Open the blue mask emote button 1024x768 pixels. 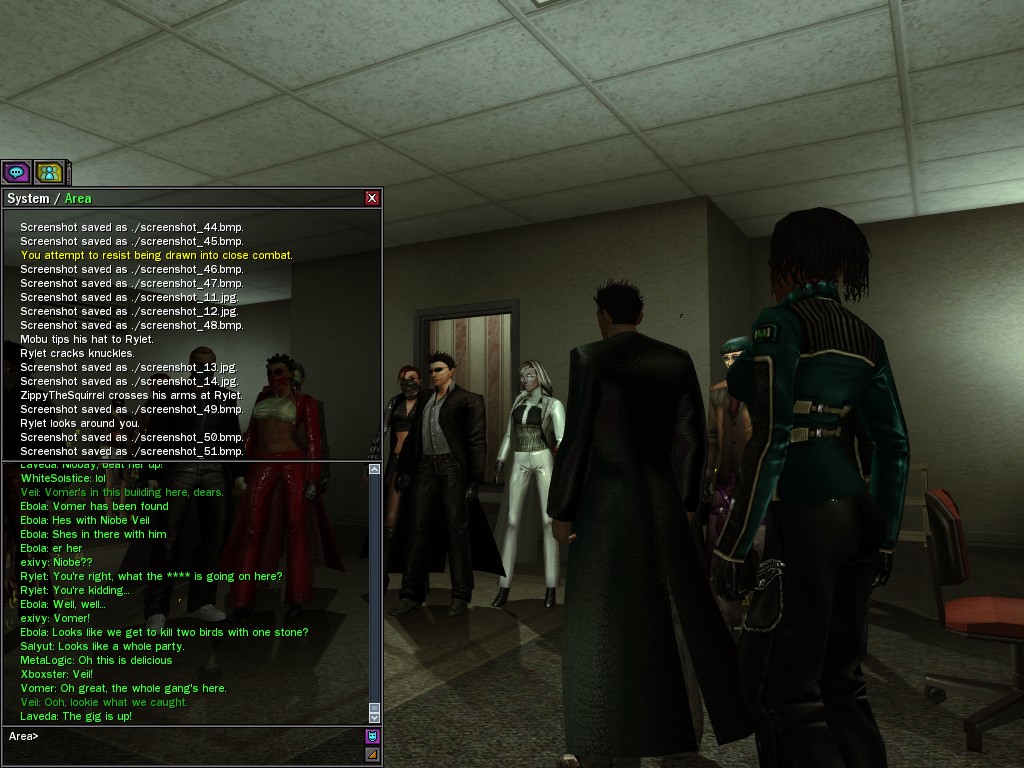(x=373, y=737)
